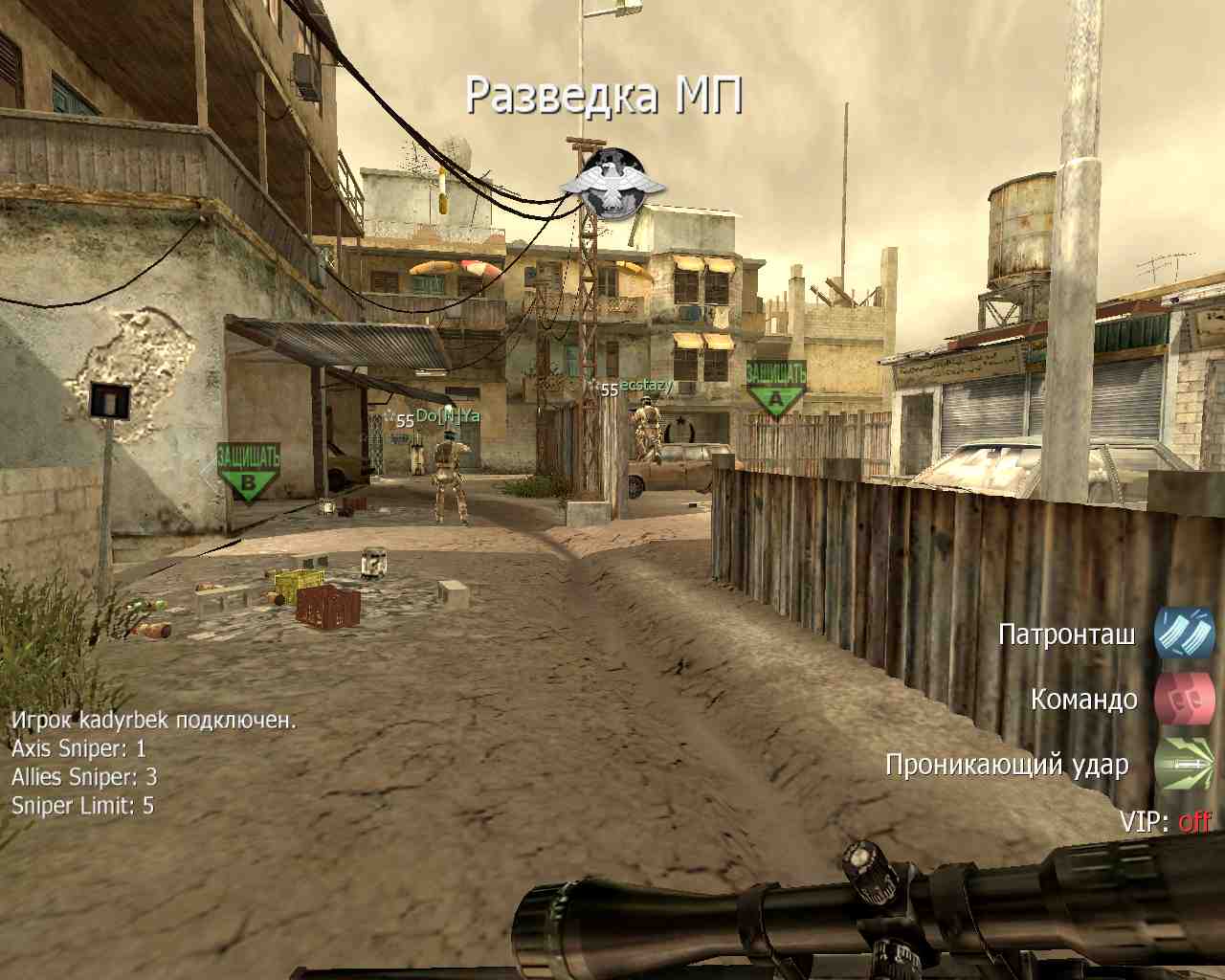Click the Патронташ perk icon
Image resolution: width=1225 pixels, height=980 pixels.
(x=1184, y=634)
